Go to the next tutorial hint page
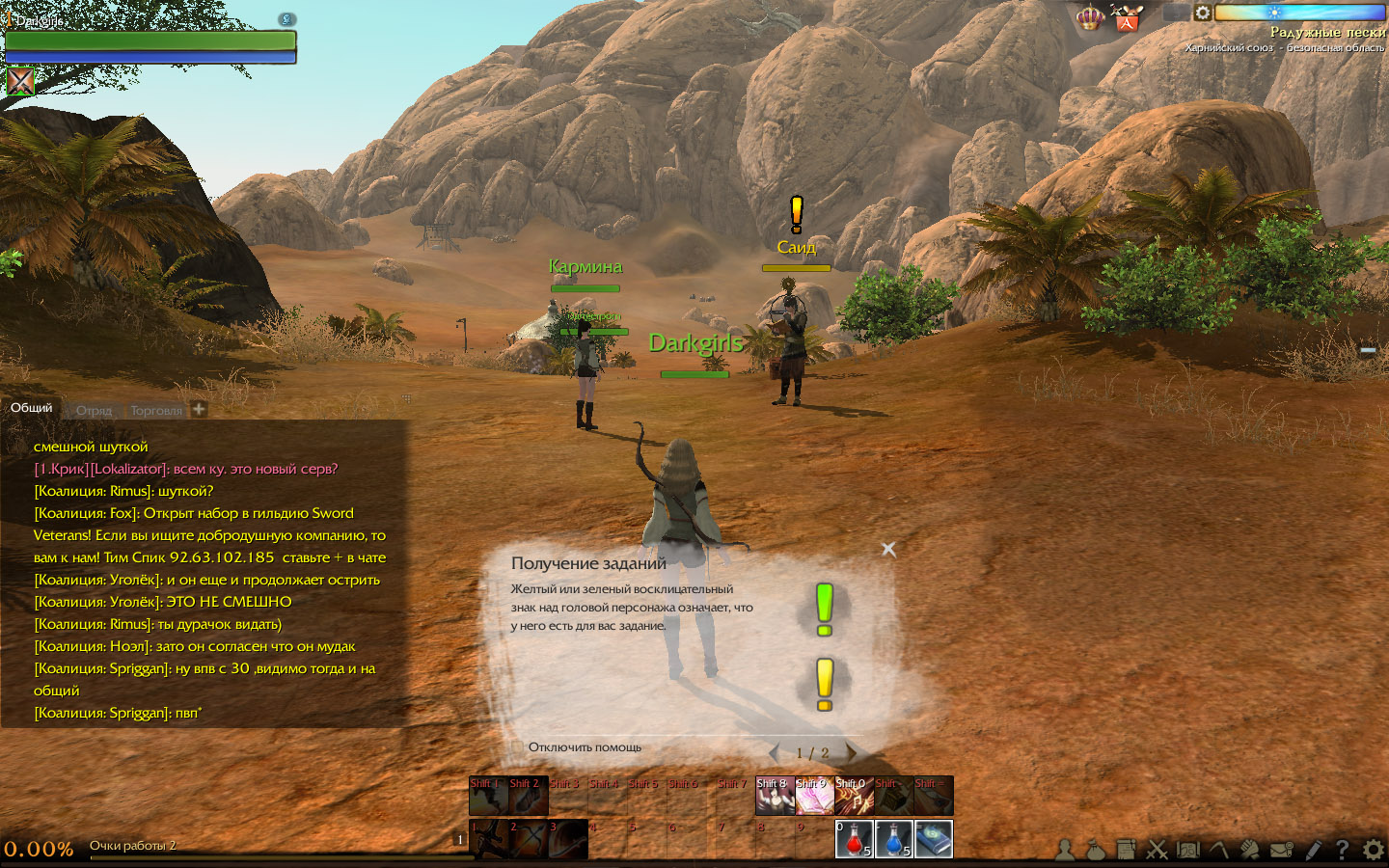 point(851,752)
